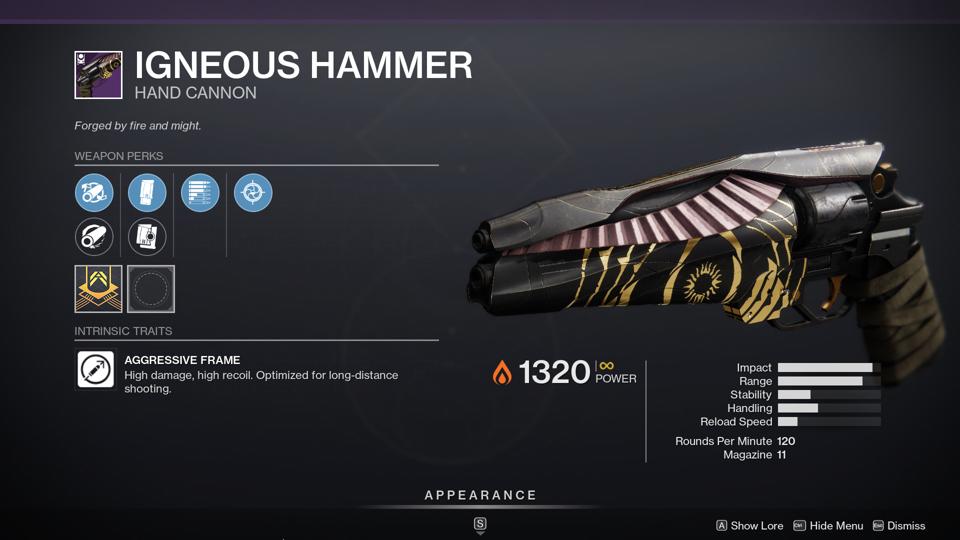960x540 pixels.
Task: Show Lore for Igneous Hammer
Action: (749, 526)
